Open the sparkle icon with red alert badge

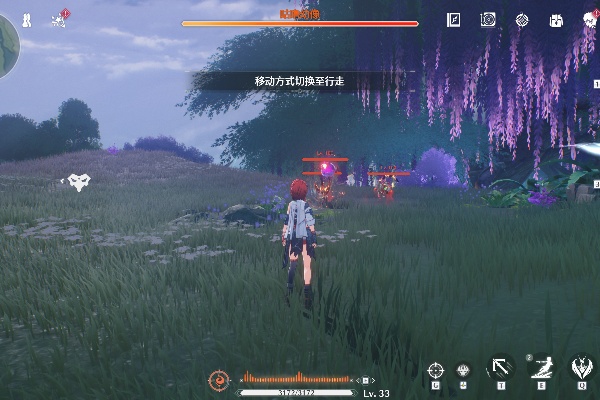[60, 18]
